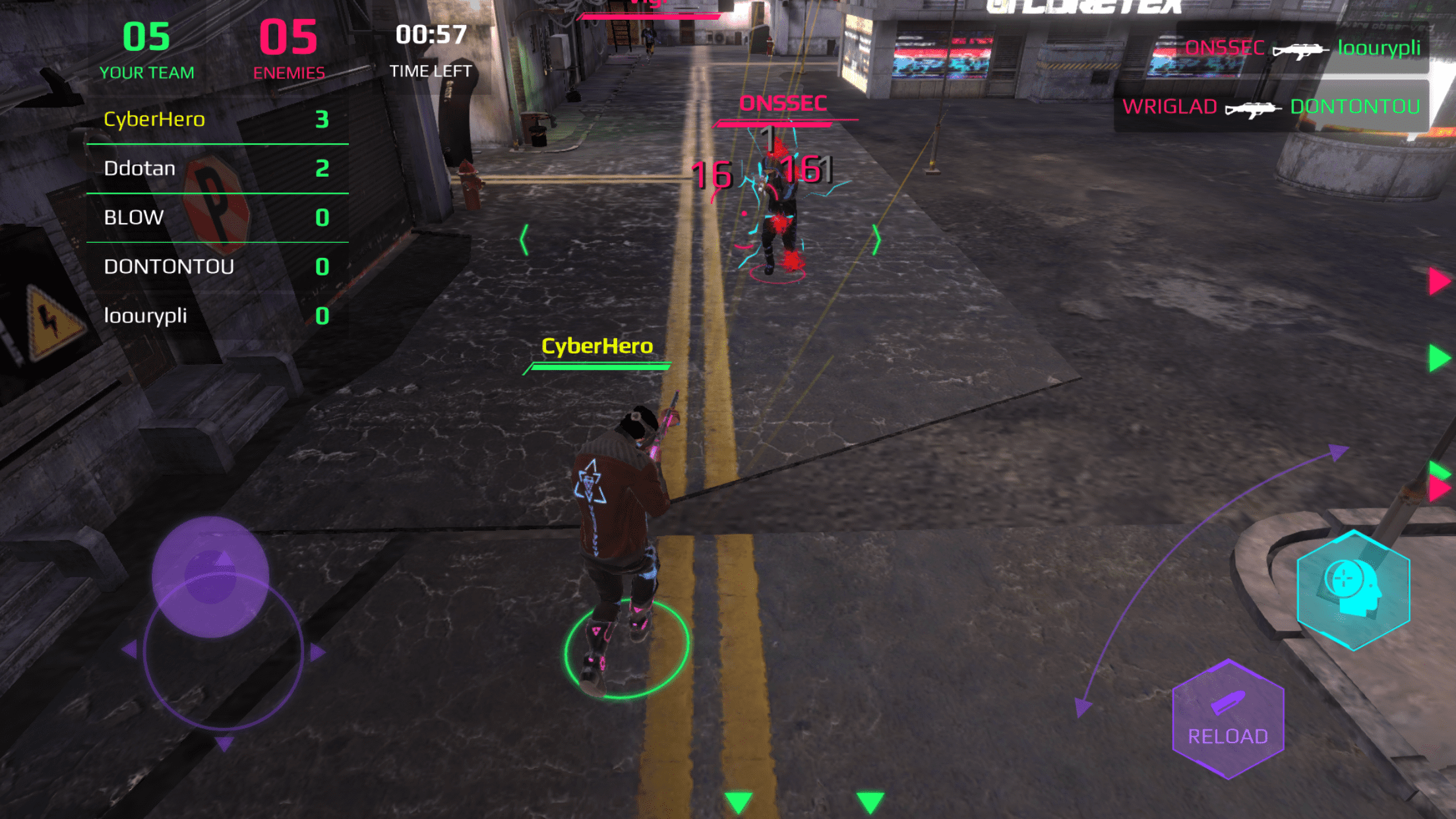Select DONTONTOU row in the scoreboard
This screenshot has height=819, width=1456.
(x=216, y=266)
